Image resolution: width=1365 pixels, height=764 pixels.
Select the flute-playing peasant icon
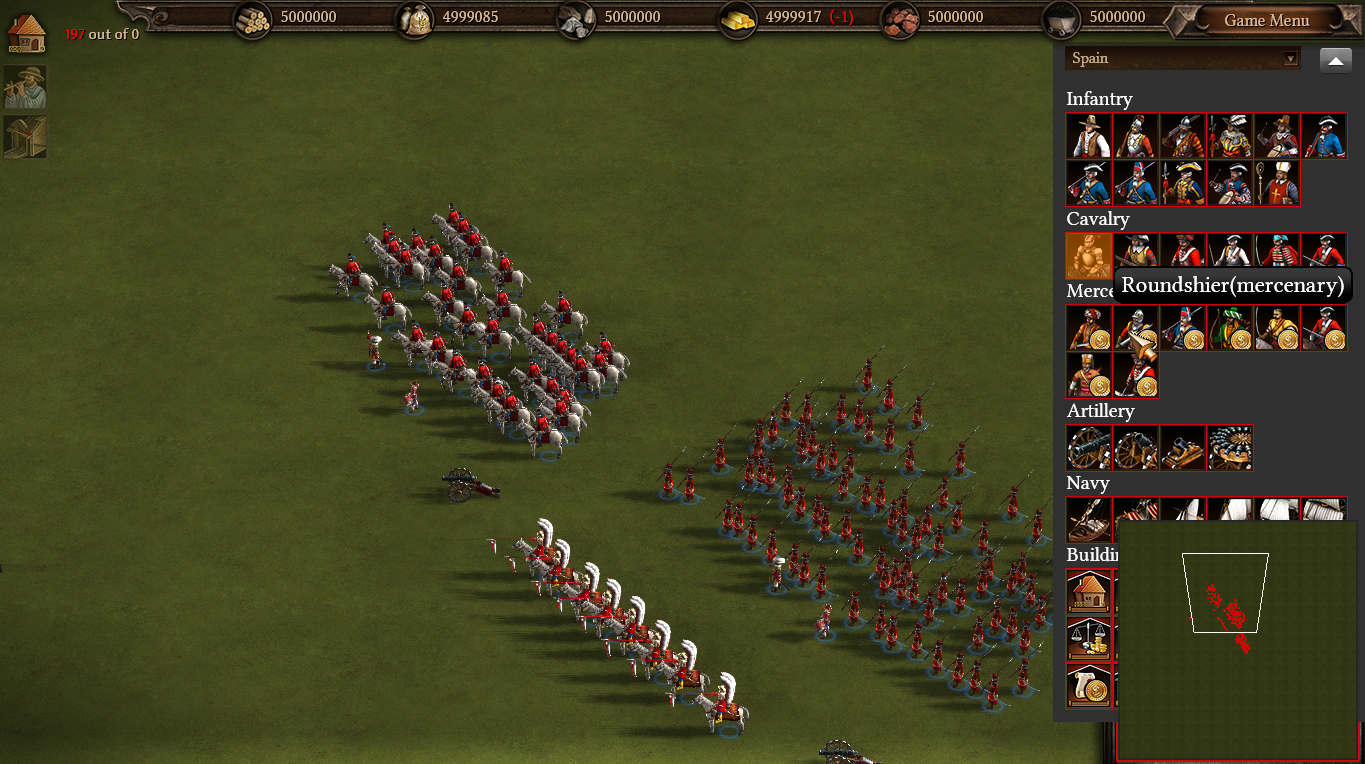pos(25,88)
